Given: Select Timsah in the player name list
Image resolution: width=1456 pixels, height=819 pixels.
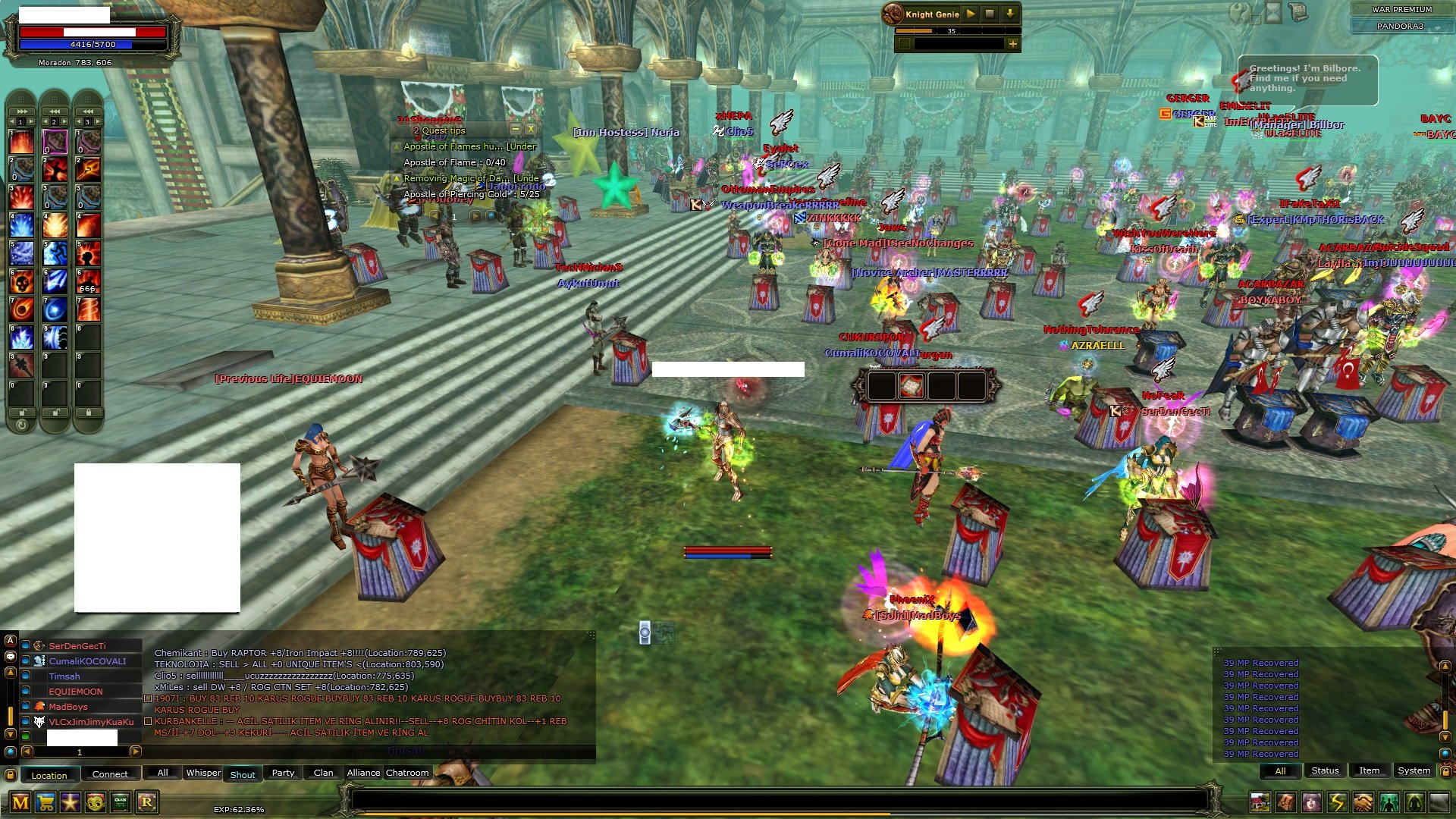Looking at the screenshot, I should click(x=64, y=676).
